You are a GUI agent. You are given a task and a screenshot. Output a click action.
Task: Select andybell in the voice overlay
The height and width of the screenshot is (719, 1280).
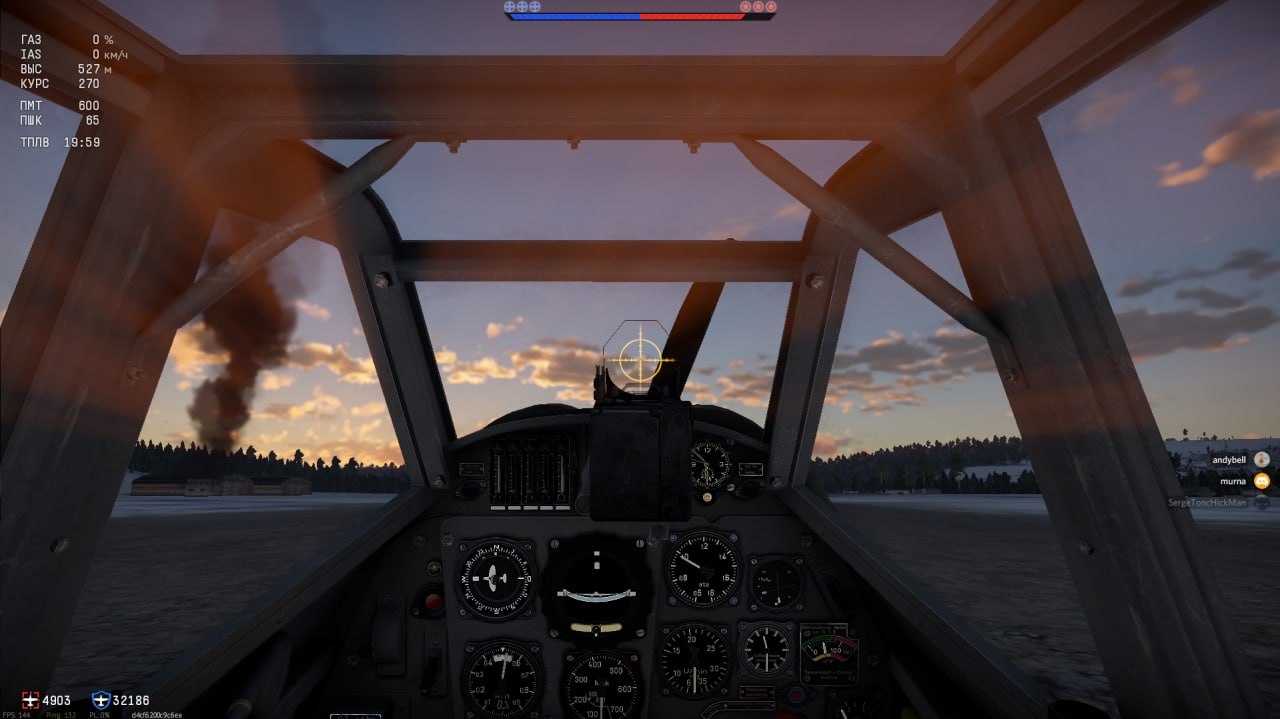coord(1230,460)
